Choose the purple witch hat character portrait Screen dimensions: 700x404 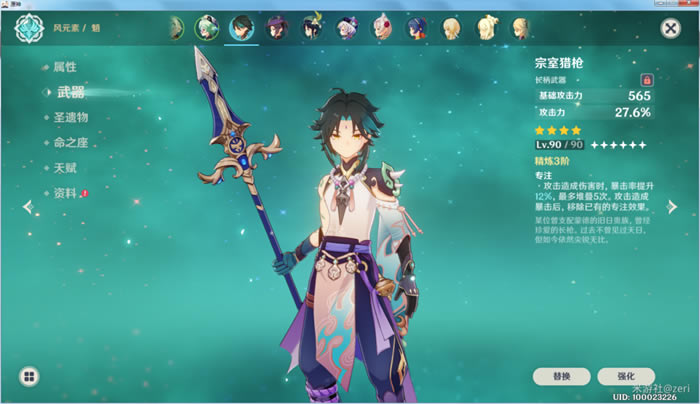[x=277, y=27]
